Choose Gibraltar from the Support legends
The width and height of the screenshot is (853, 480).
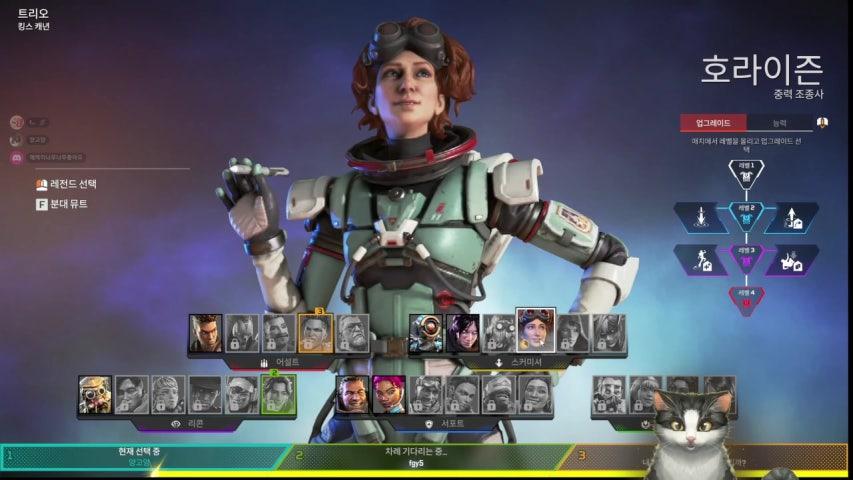(x=353, y=394)
